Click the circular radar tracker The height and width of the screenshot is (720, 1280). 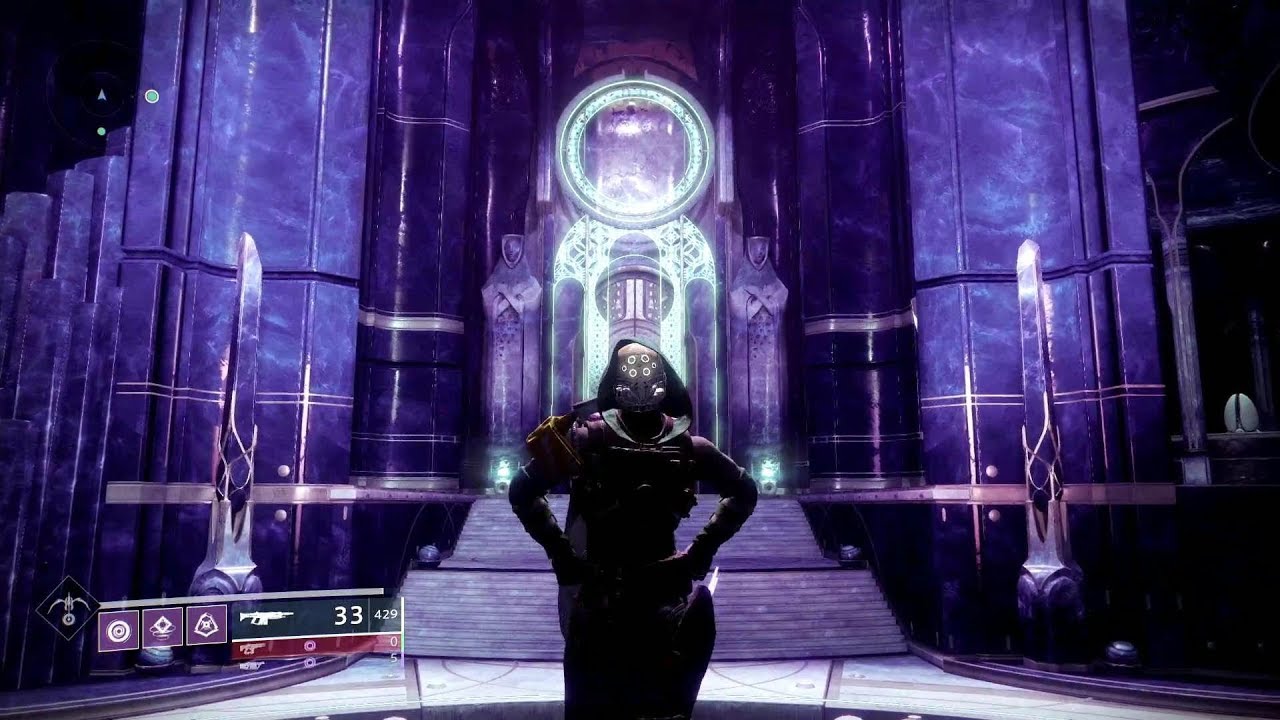(x=100, y=96)
